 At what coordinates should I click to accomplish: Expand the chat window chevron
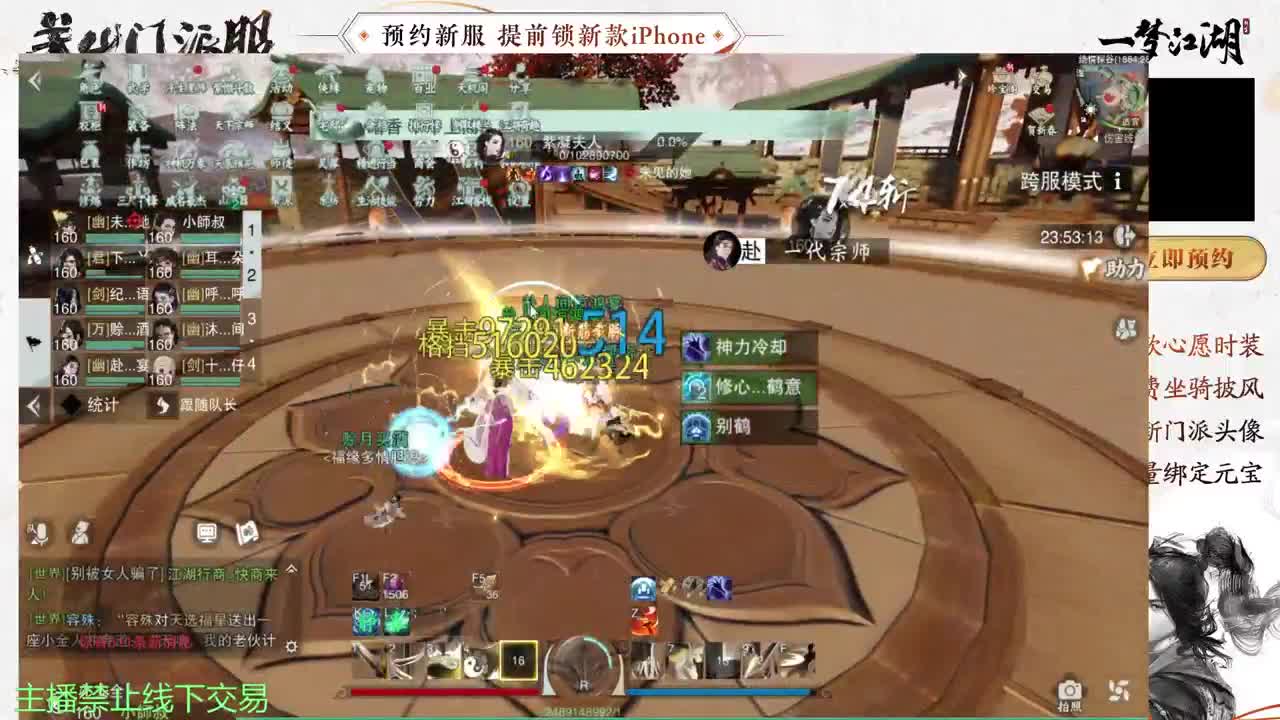point(292,569)
